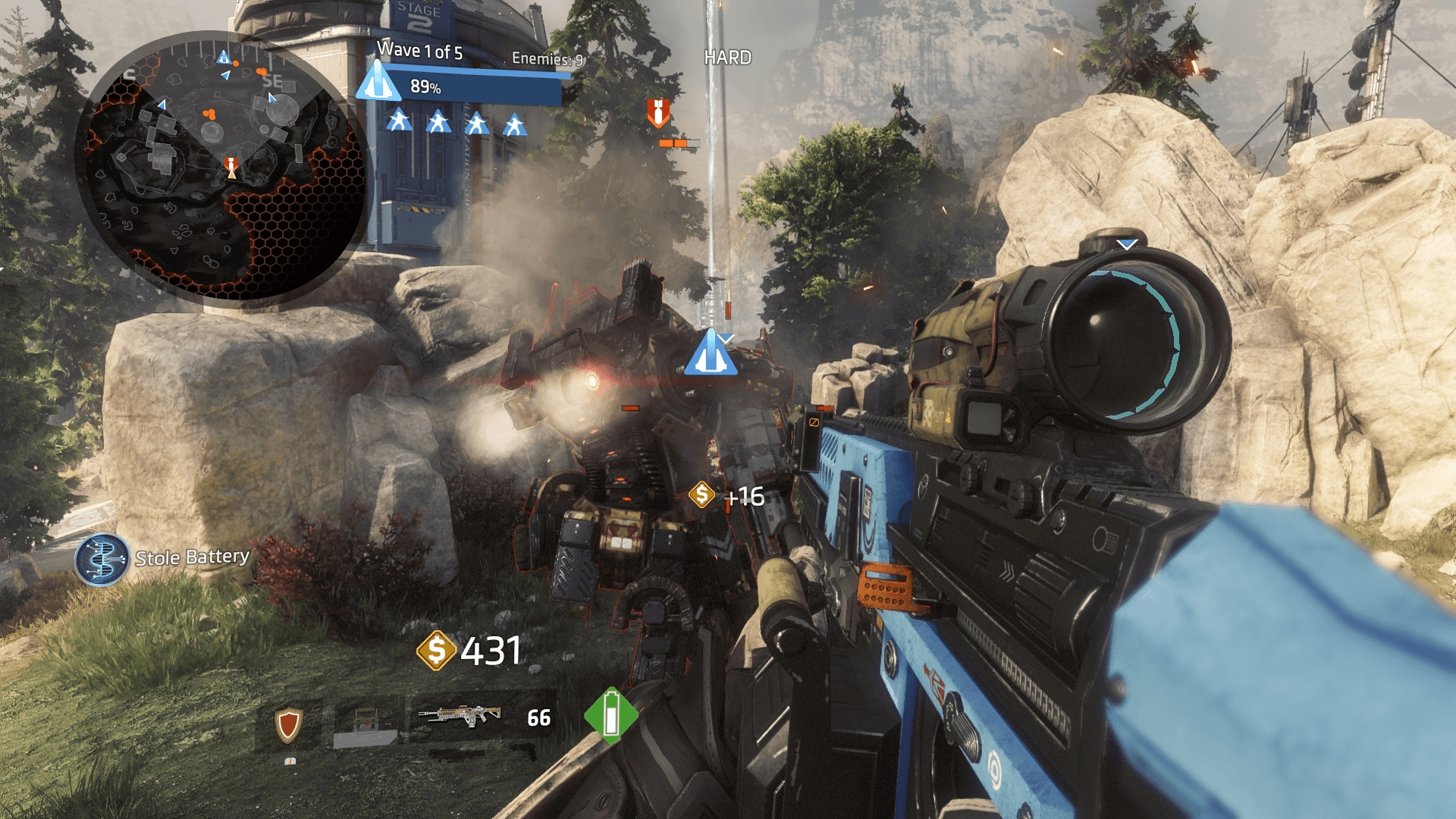1456x819 pixels.
Task: Open the gold dollar icon beside 431
Action: 436,651
